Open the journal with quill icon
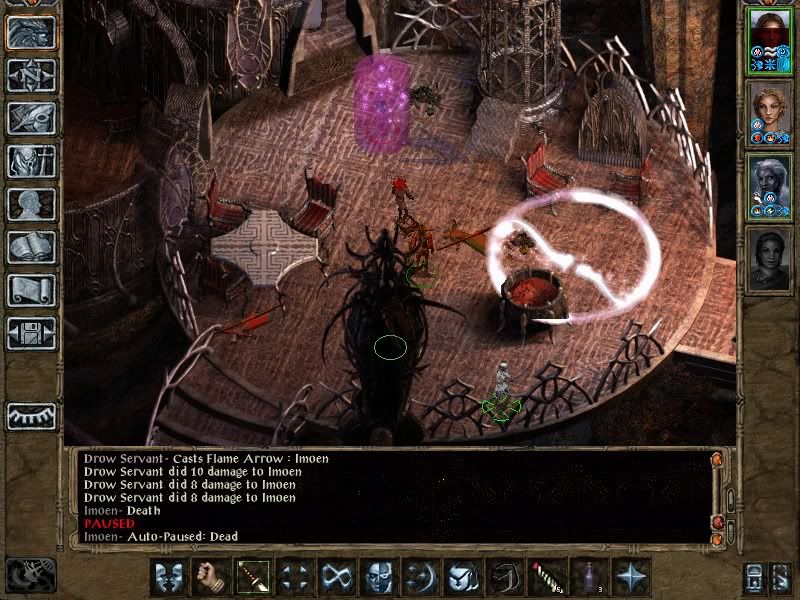 coord(31,118)
